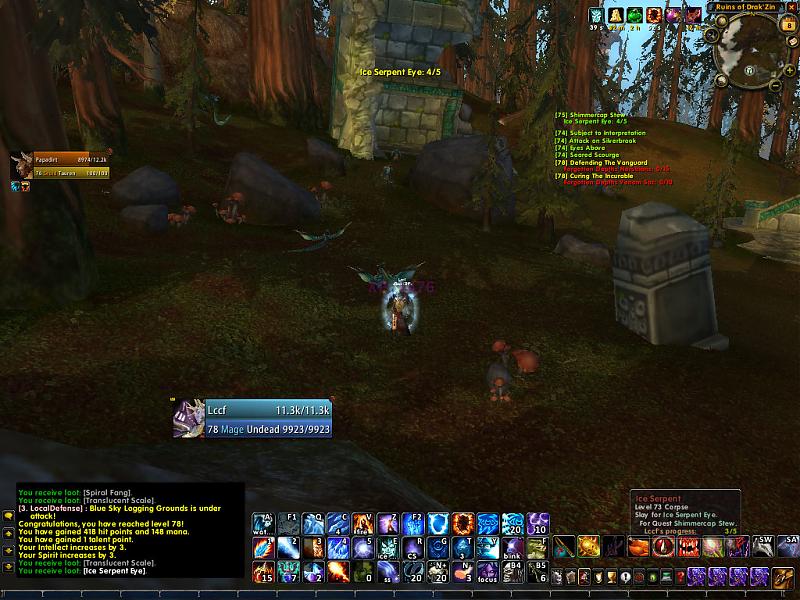The image size is (800, 600).
Task: Use the Counterspell ability labeled 'CS'
Action: pos(412,547)
